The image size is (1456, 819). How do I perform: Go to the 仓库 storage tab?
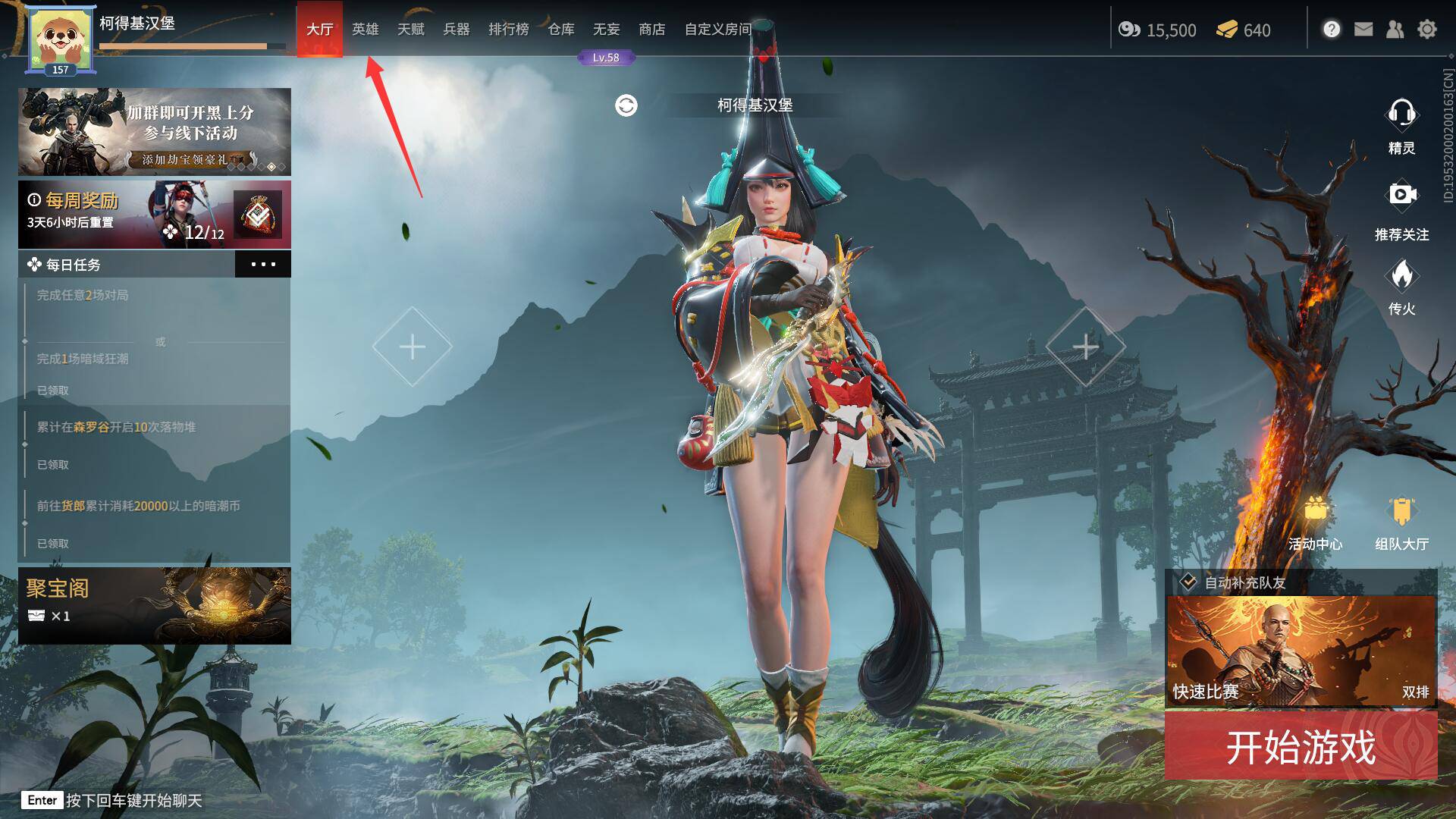560,30
